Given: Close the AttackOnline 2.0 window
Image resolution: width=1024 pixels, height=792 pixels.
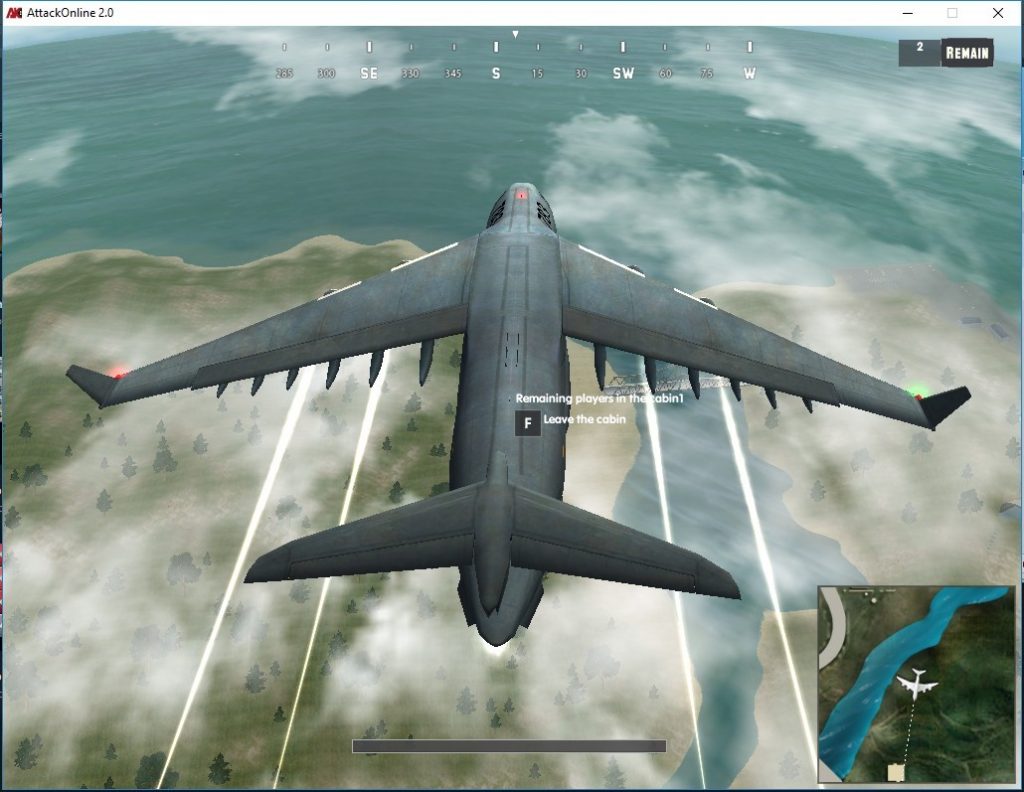Looking at the screenshot, I should coord(997,13).
